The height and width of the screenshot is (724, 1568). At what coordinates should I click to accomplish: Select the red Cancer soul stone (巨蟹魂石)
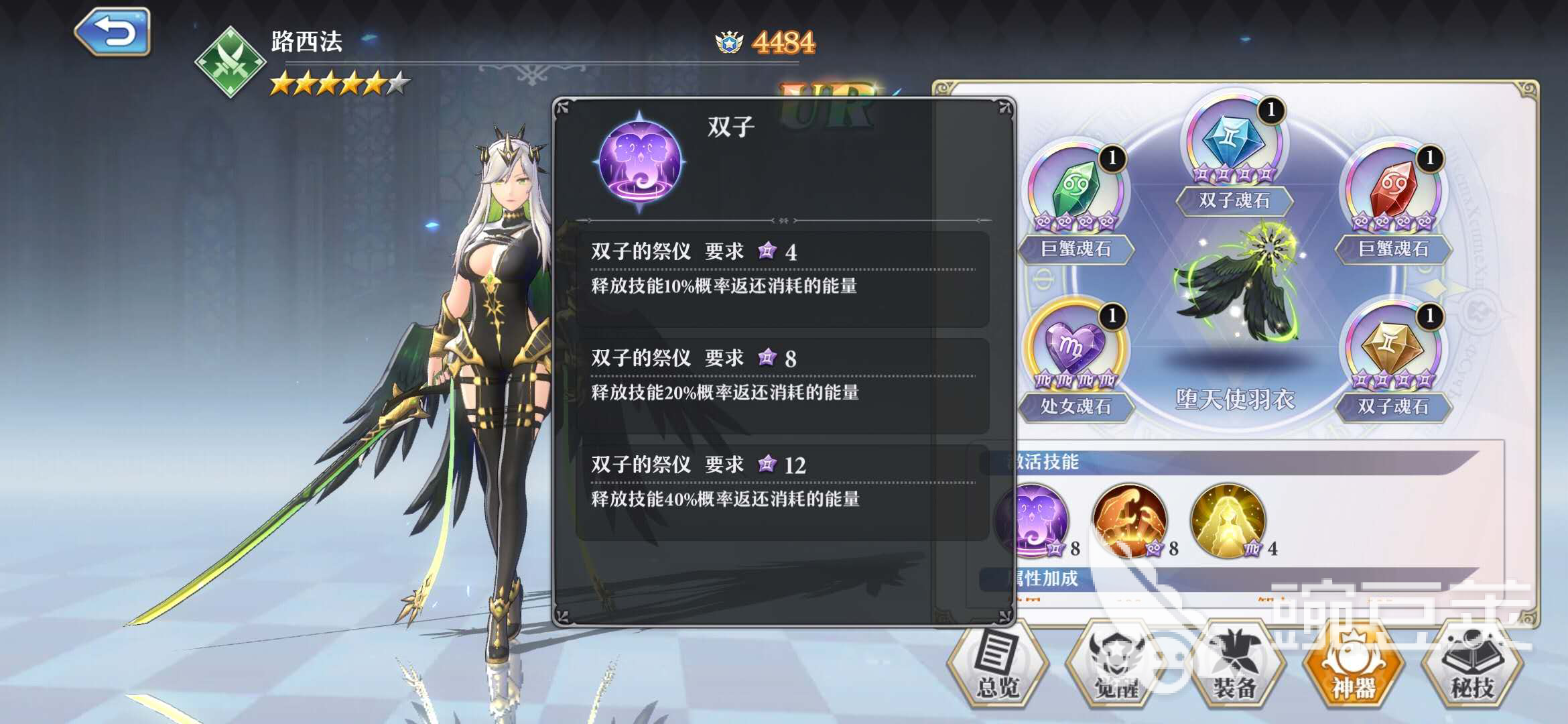[x=1393, y=191]
